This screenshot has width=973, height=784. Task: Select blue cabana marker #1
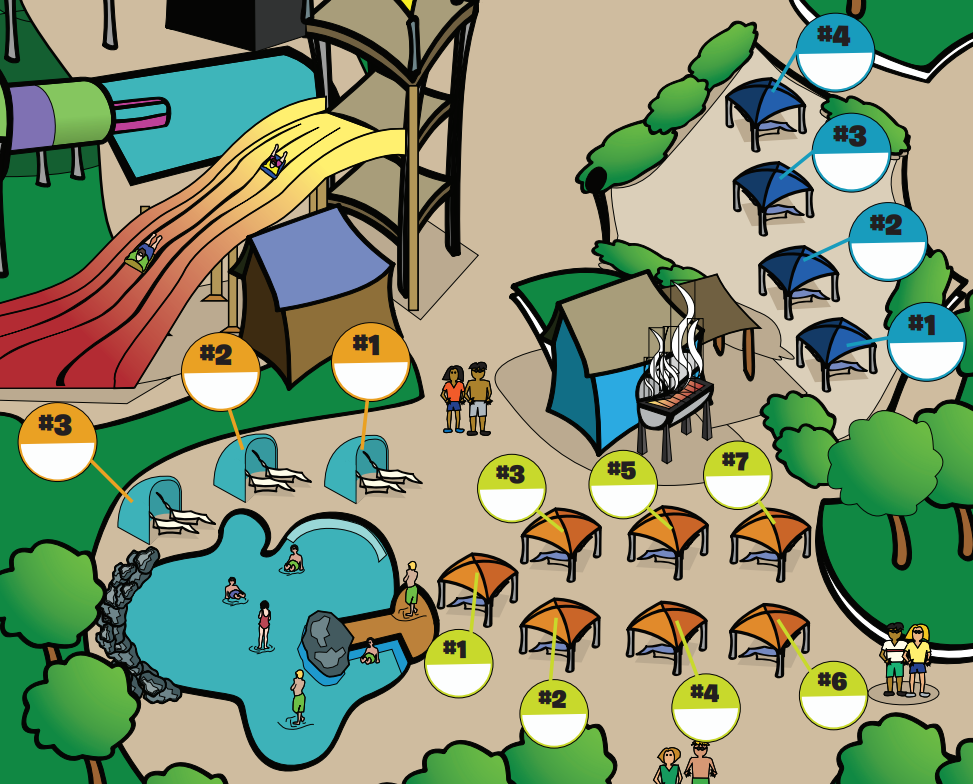926,341
